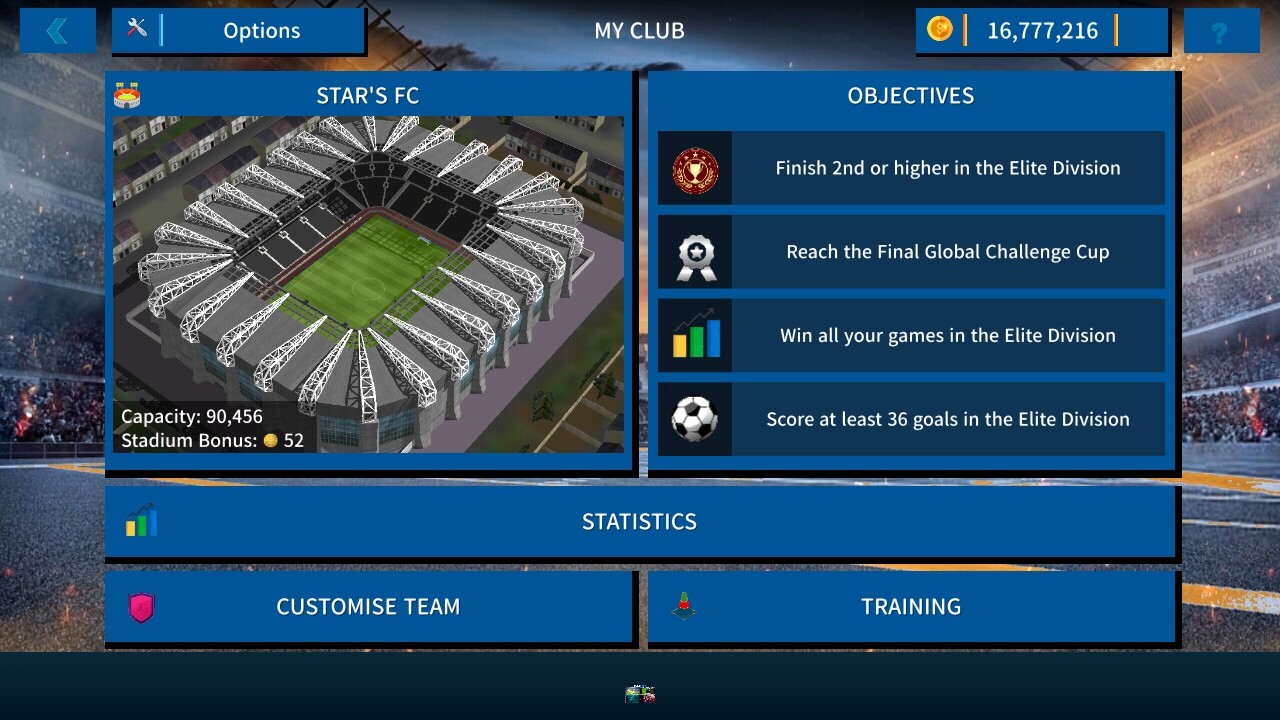Choose the Win all your games objective

point(911,336)
